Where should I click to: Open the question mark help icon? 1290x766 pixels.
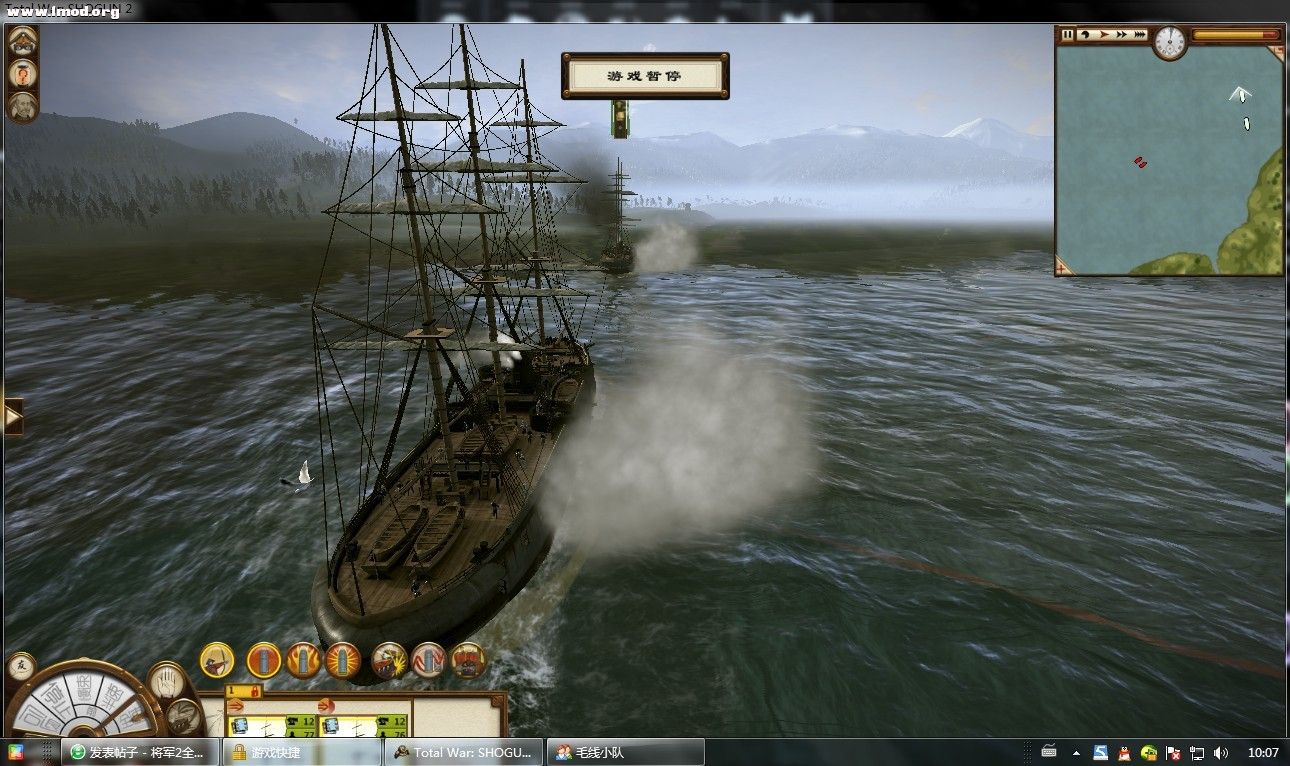click(22, 73)
